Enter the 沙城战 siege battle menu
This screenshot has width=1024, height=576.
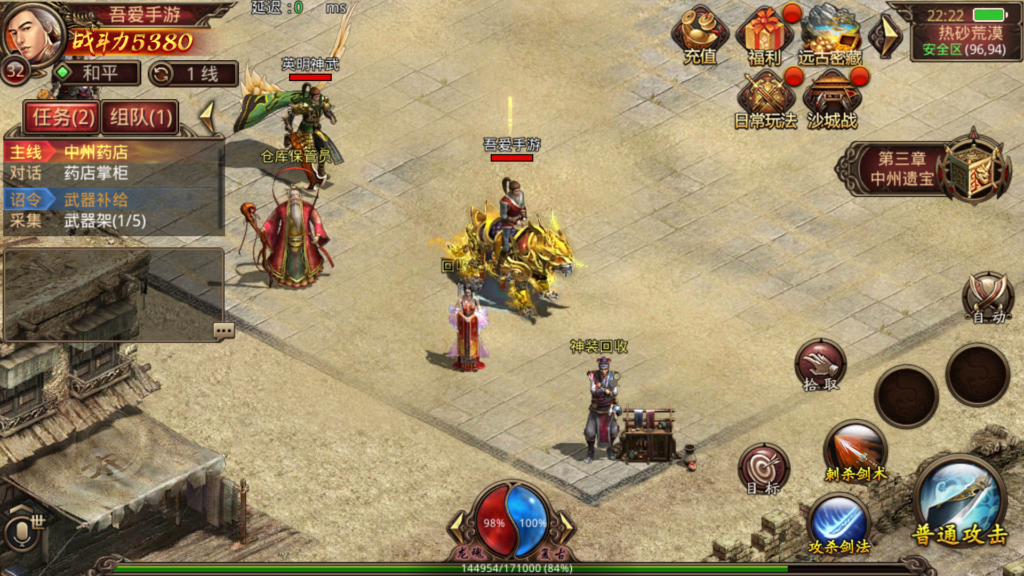click(x=832, y=96)
